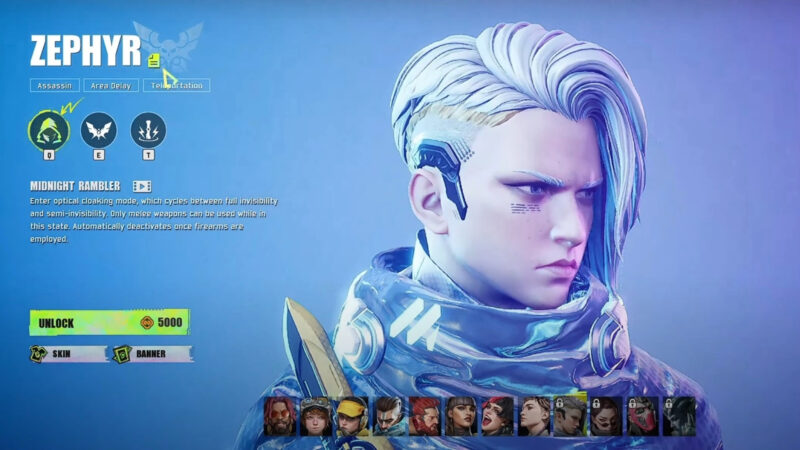Select the Midnight Rambler hooded ability icon
Image resolution: width=800 pixels, height=450 pixels.
point(47,130)
